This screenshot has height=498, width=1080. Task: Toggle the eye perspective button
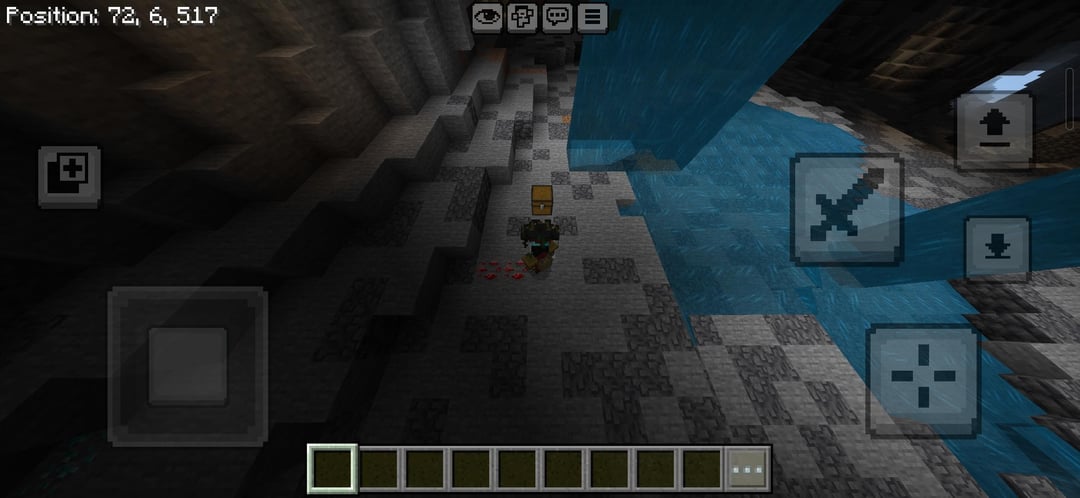(x=487, y=16)
